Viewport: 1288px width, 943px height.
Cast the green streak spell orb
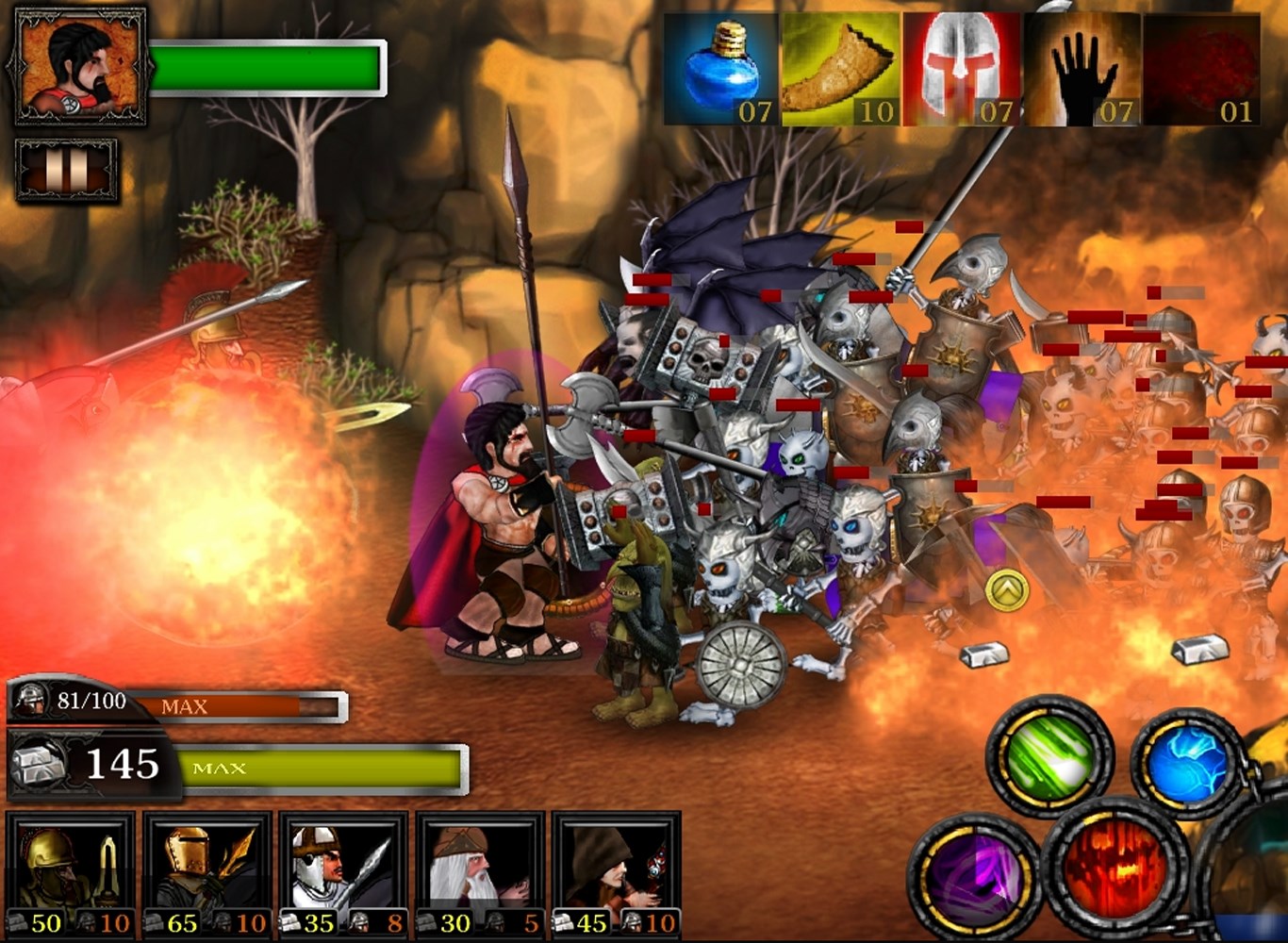click(1049, 756)
